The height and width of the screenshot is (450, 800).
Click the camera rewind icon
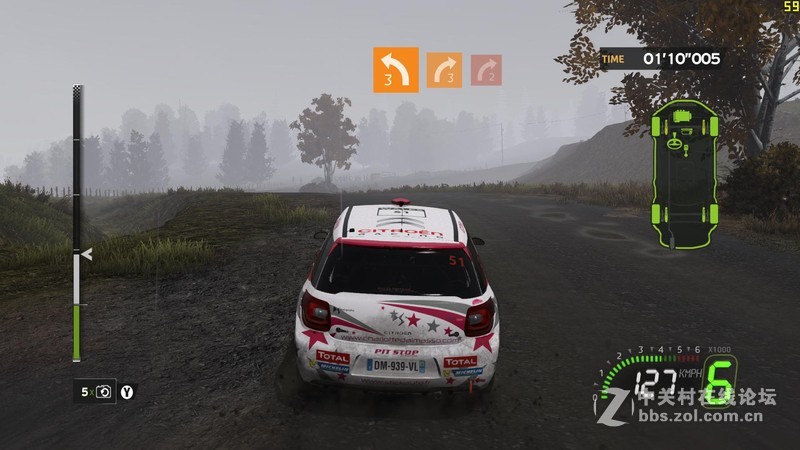pyautogui.click(x=106, y=392)
